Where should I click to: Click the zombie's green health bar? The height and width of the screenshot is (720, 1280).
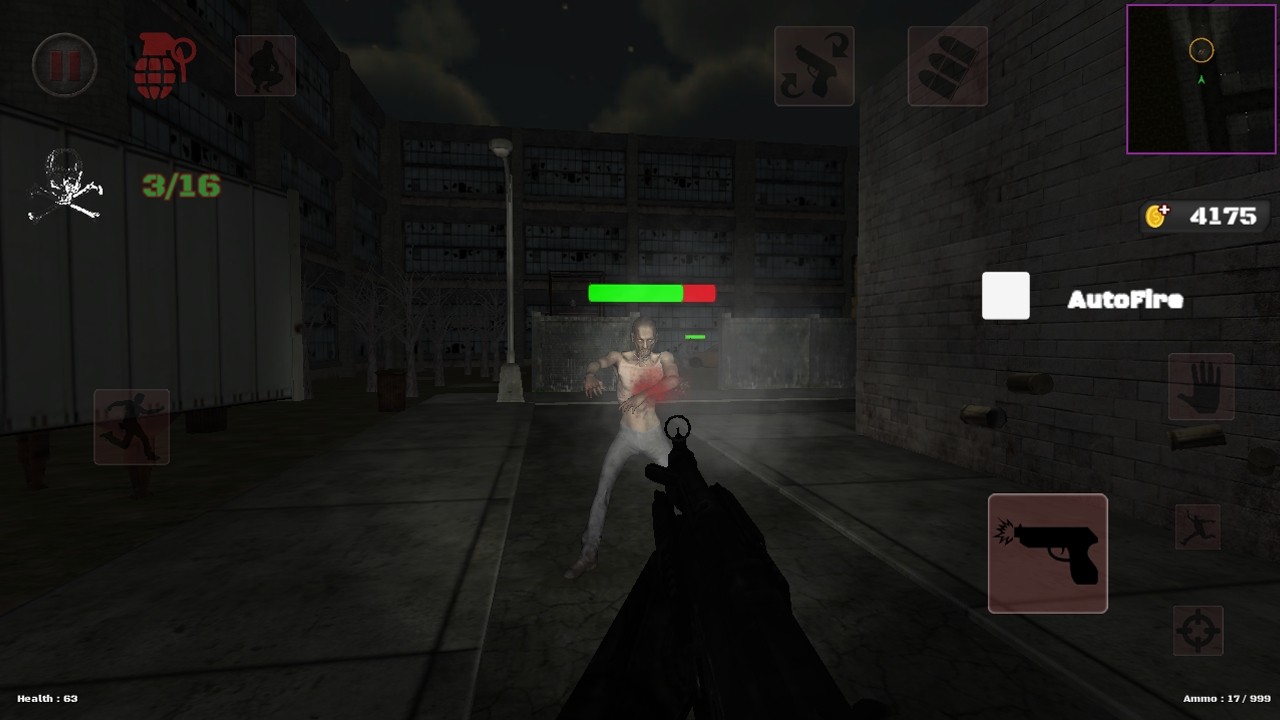635,293
